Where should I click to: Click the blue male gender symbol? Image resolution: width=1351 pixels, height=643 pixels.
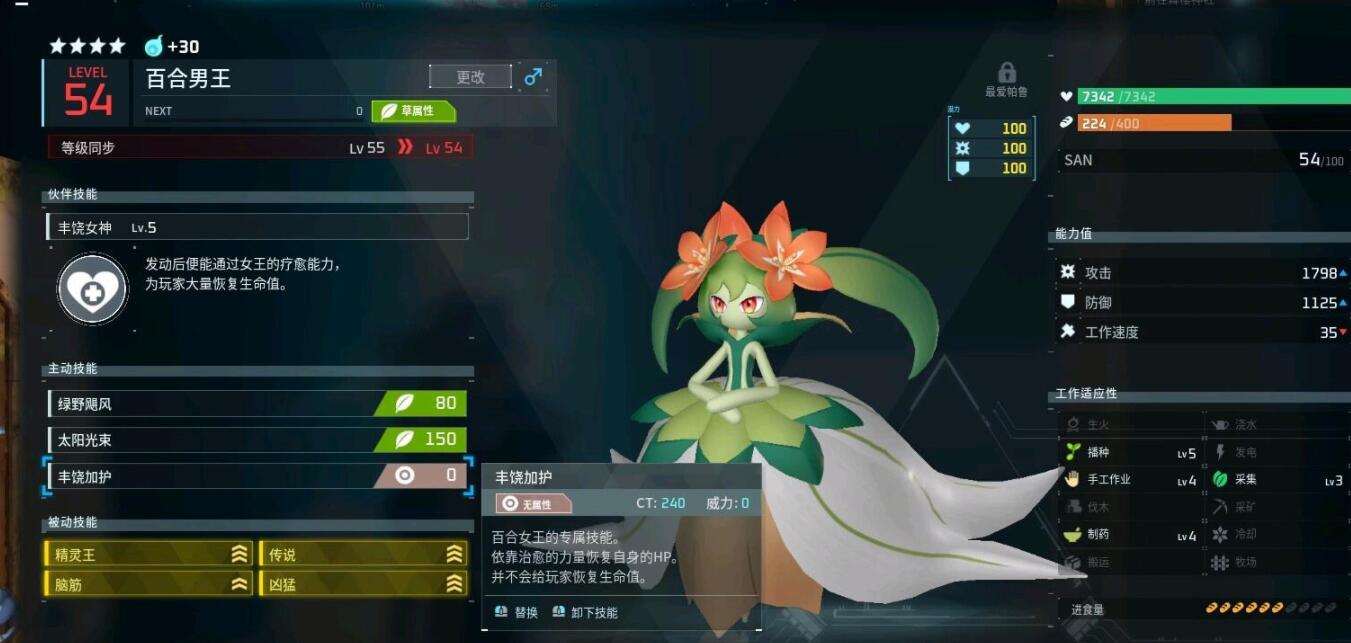pyautogui.click(x=533, y=77)
